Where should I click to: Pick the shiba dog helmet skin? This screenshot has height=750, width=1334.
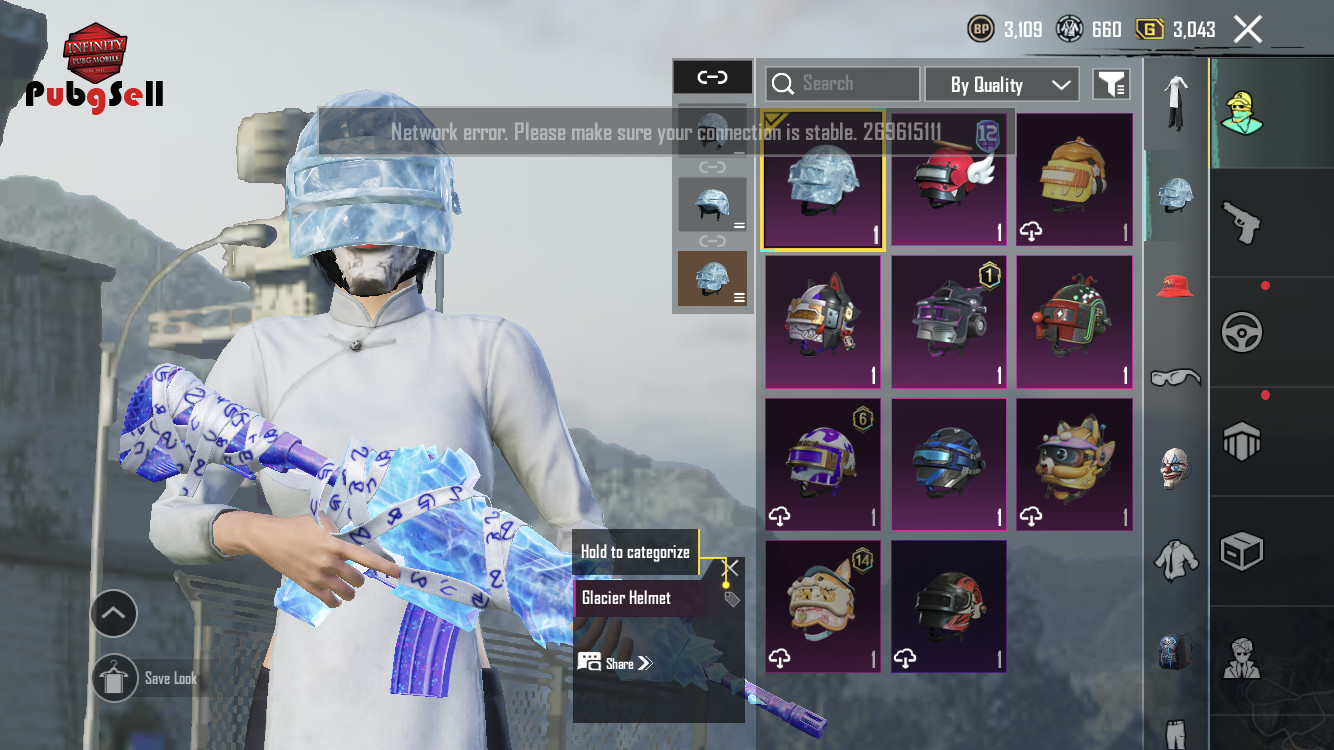(1074, 464)
